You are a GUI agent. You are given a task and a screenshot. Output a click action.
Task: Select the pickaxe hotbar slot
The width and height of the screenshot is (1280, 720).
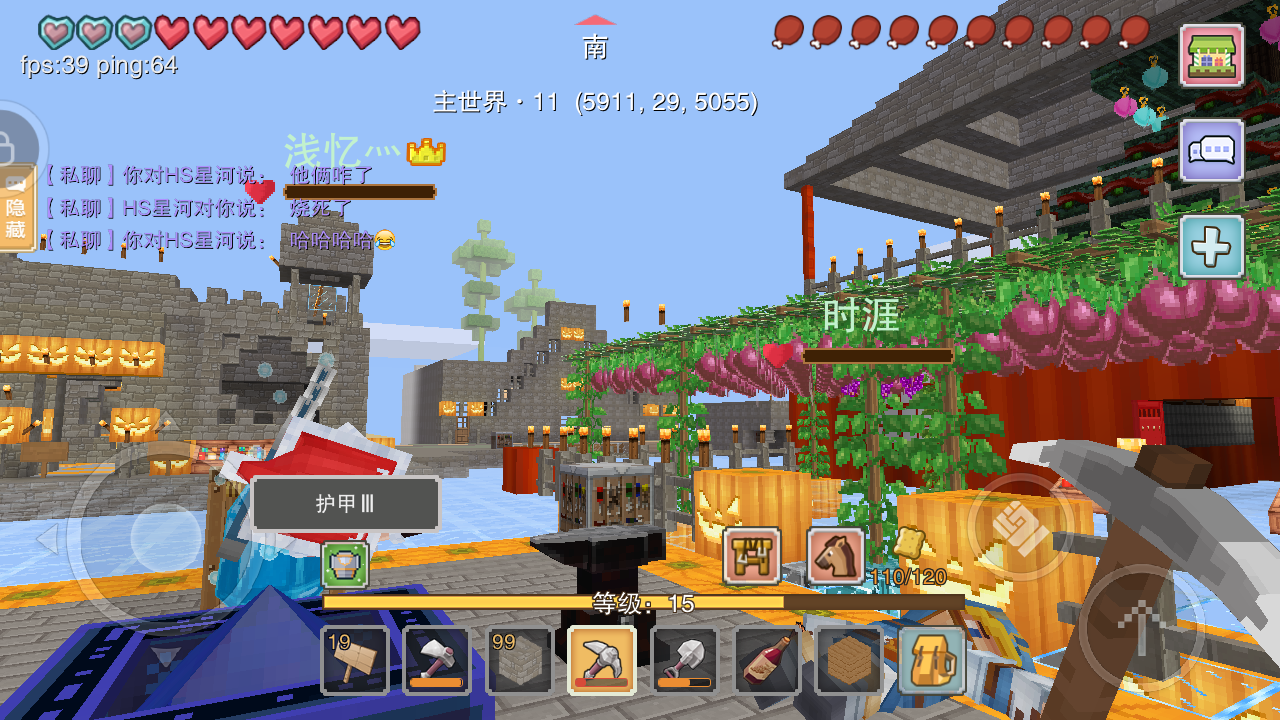[602, 660]
